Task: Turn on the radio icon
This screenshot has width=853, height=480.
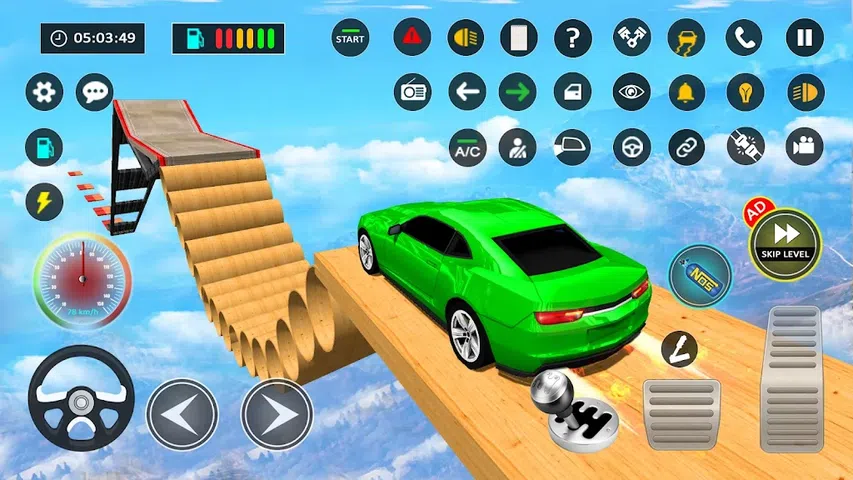Action: pos(412,92)
